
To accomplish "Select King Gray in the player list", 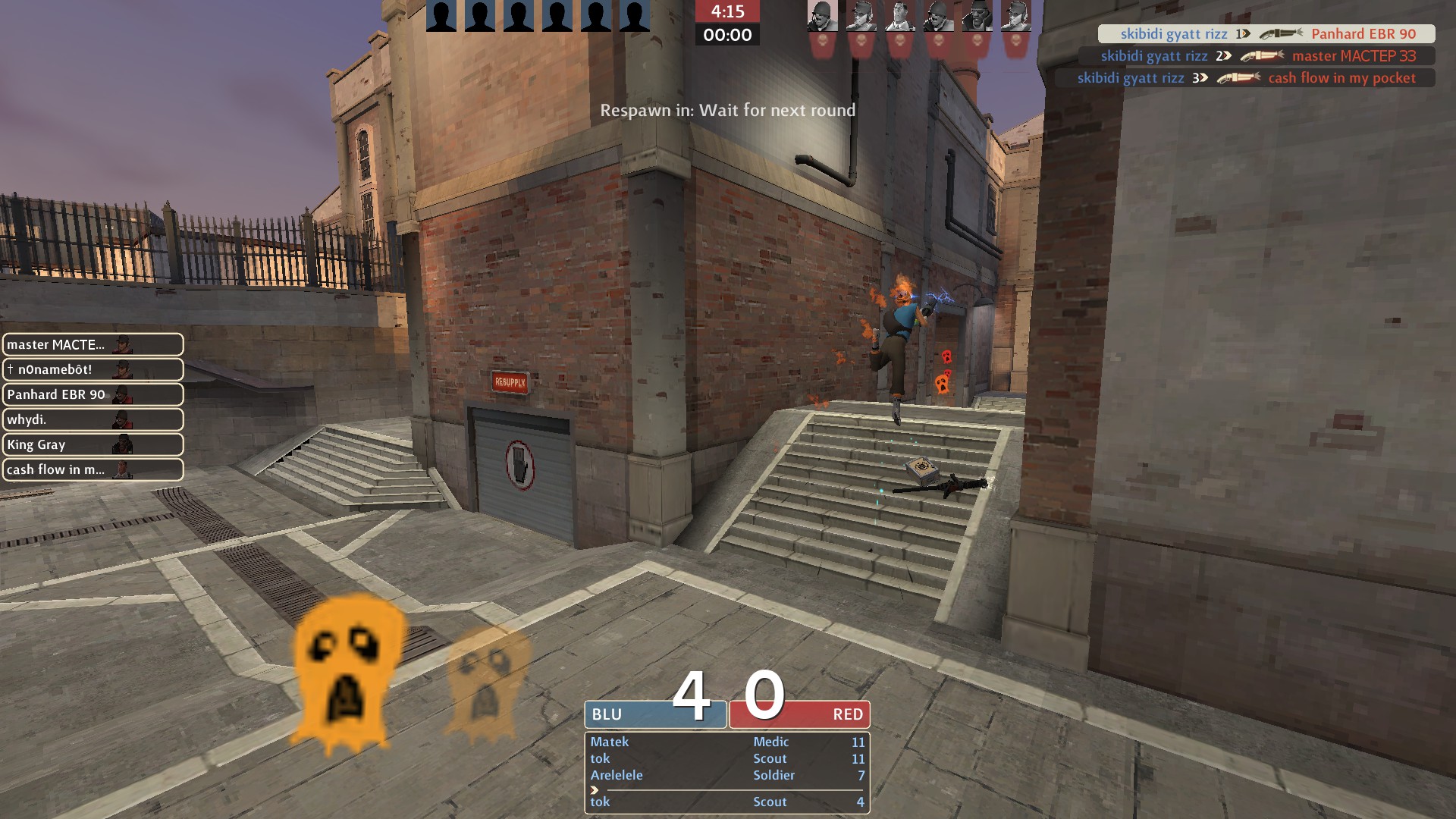I will (x=93, y=444).
